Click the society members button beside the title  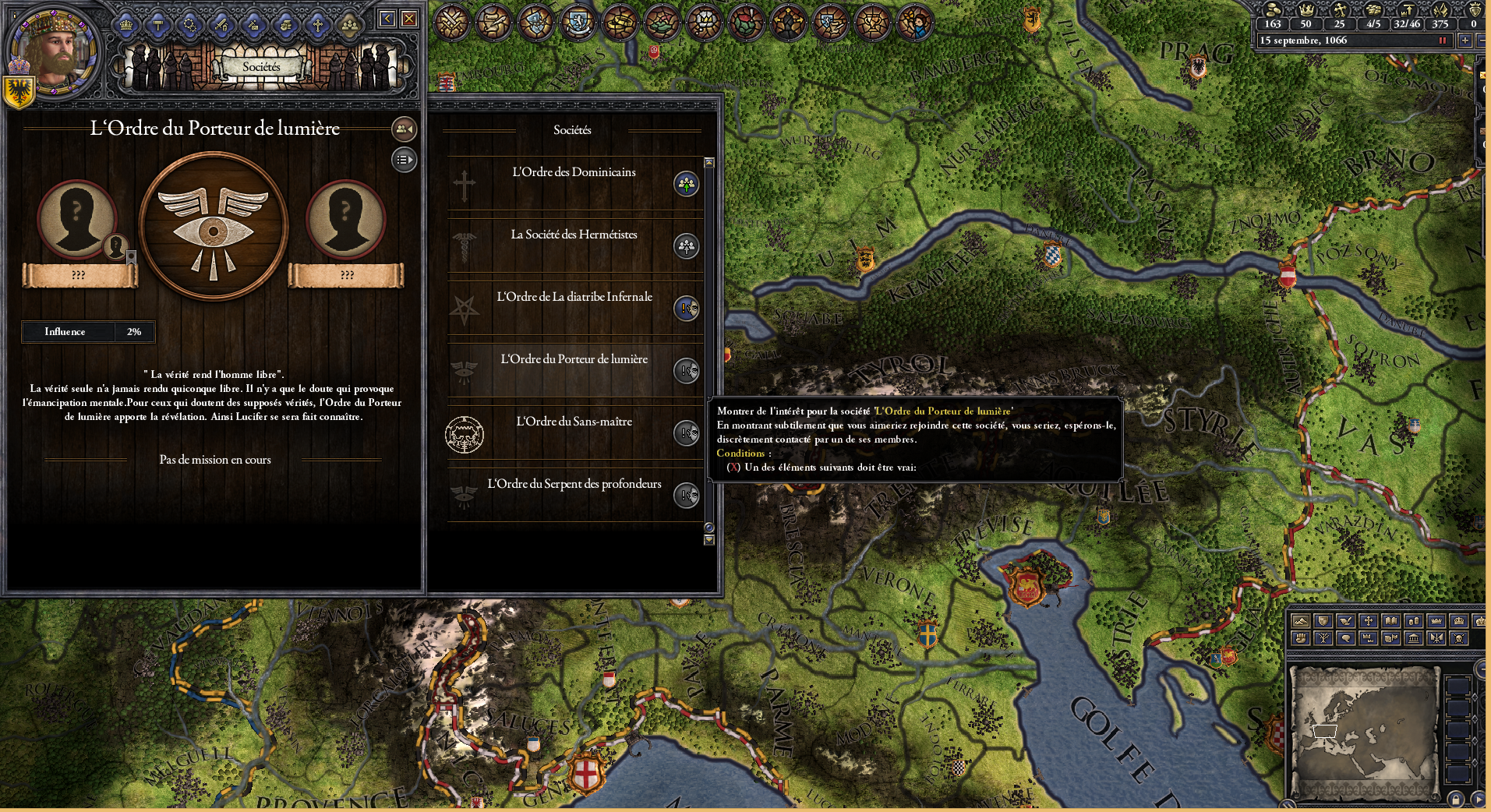(404, 129)
